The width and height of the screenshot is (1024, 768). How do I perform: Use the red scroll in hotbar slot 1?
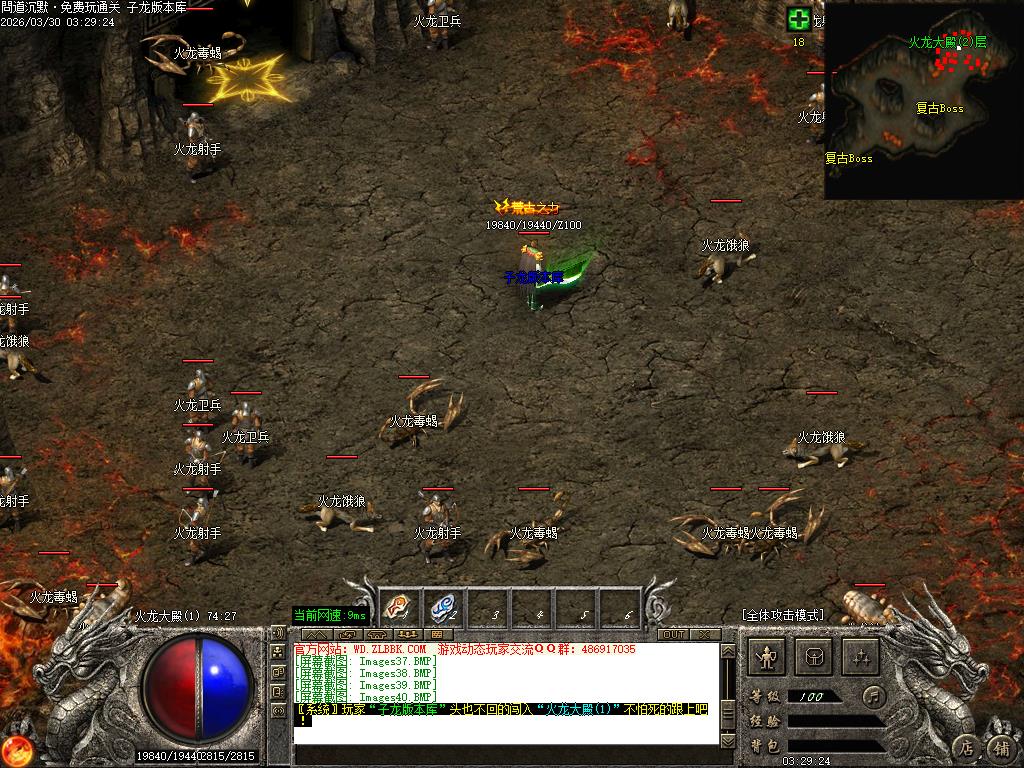click(x=397, y=606)
